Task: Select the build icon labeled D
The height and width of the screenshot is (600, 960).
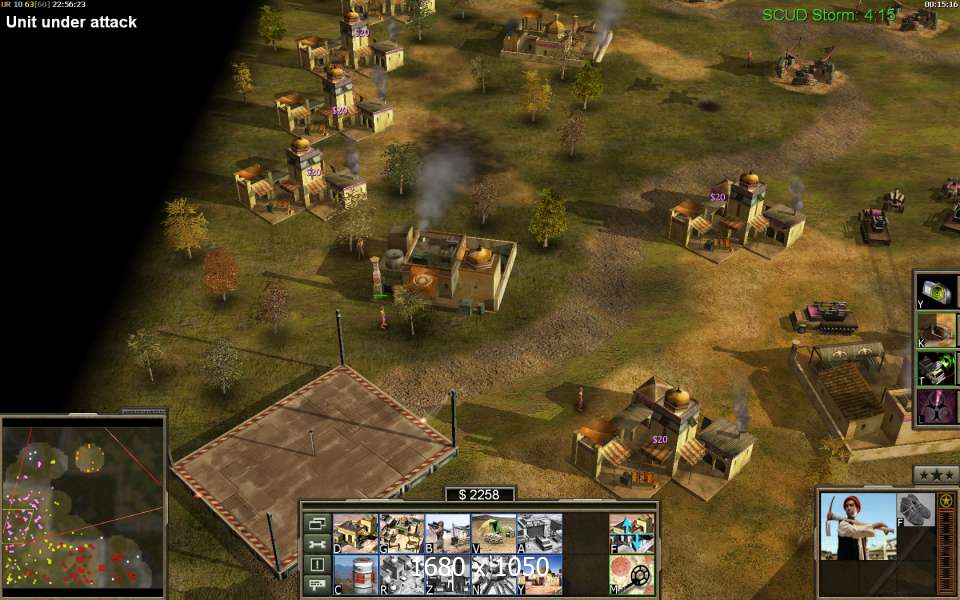Action: (355, 534)
